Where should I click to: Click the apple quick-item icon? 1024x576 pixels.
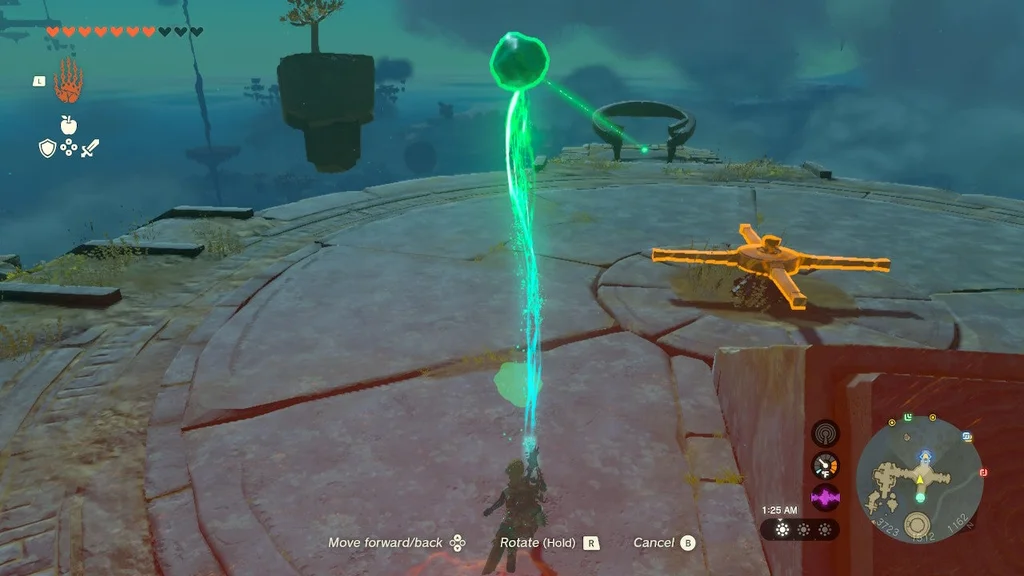point(68,125)
